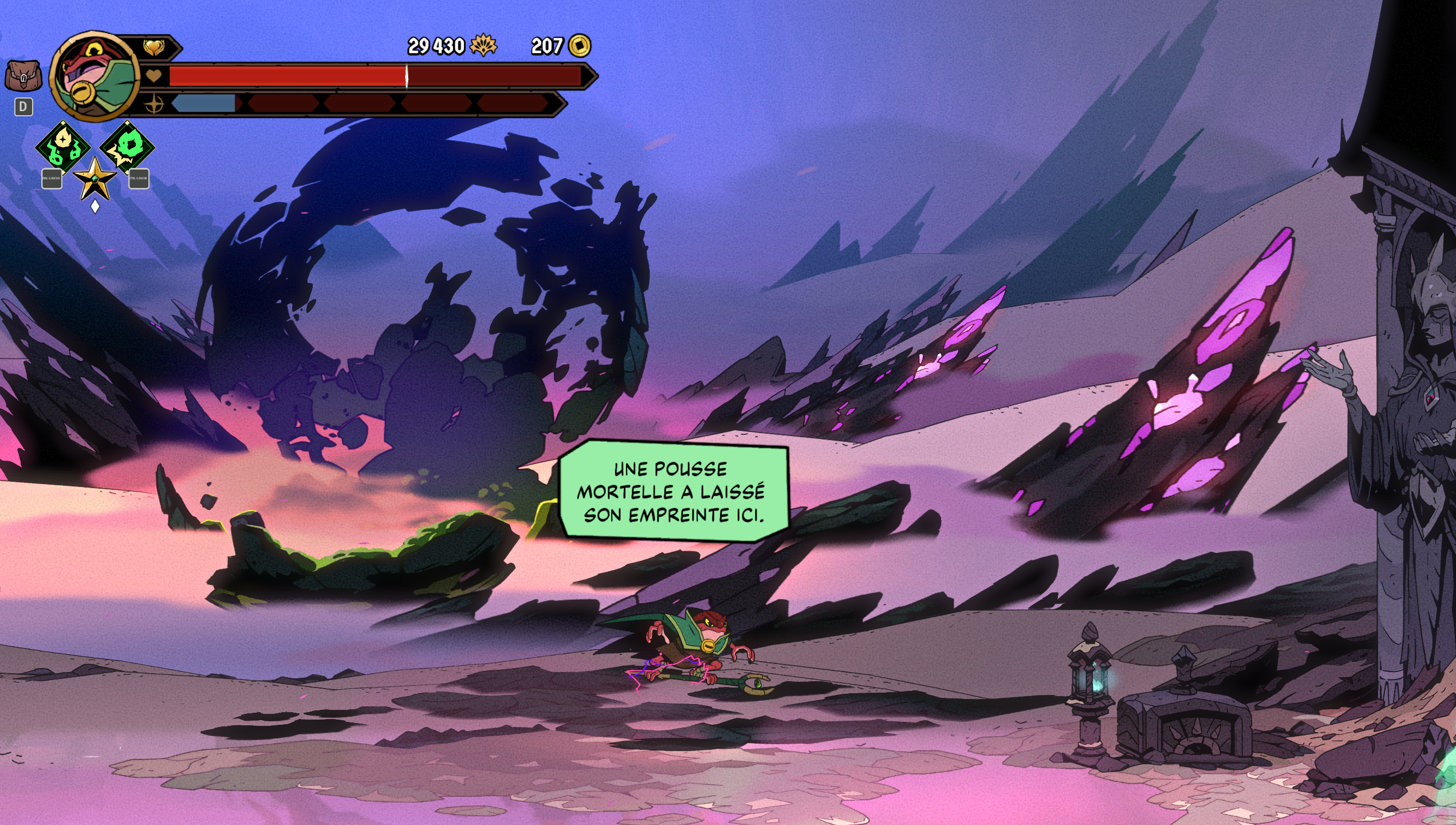This screenshot has height=825, width=1456.
Task: Activate the green swirl burst ability
Action: pos(127,147)
